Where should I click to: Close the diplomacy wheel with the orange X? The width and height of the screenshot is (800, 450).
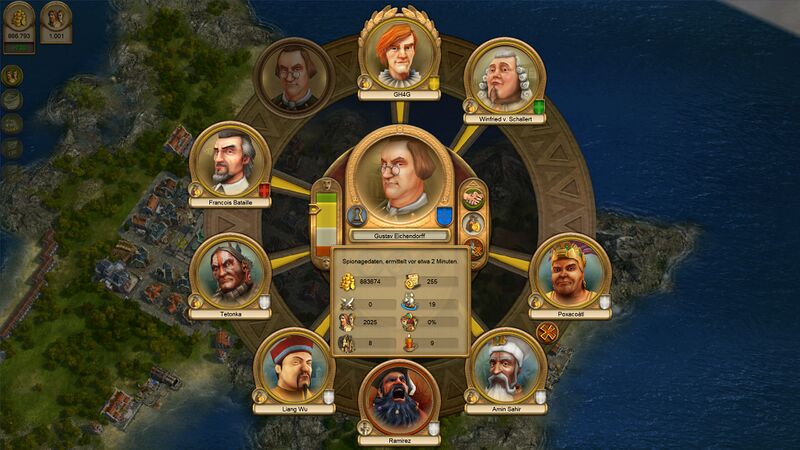point(547,332)
